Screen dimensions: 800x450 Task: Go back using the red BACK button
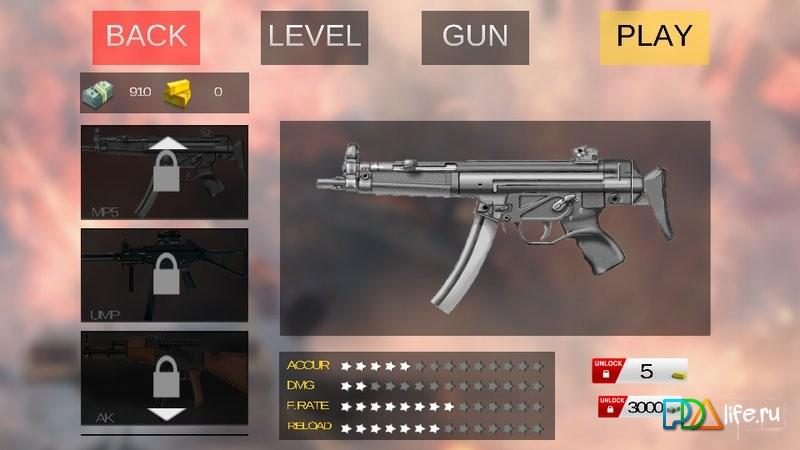(146, 37)
